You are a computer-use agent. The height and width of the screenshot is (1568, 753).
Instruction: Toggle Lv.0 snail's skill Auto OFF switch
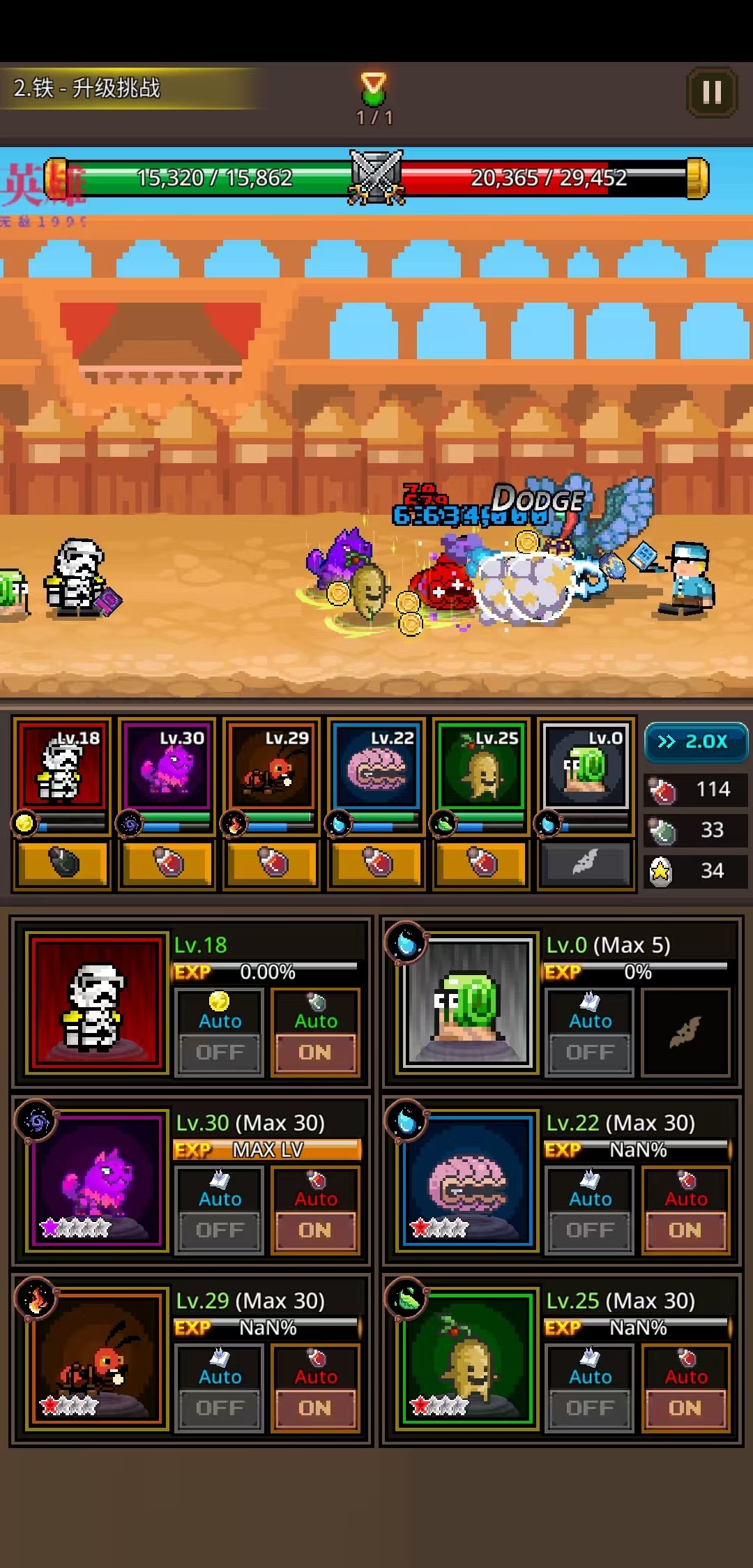click(590, 1052)
